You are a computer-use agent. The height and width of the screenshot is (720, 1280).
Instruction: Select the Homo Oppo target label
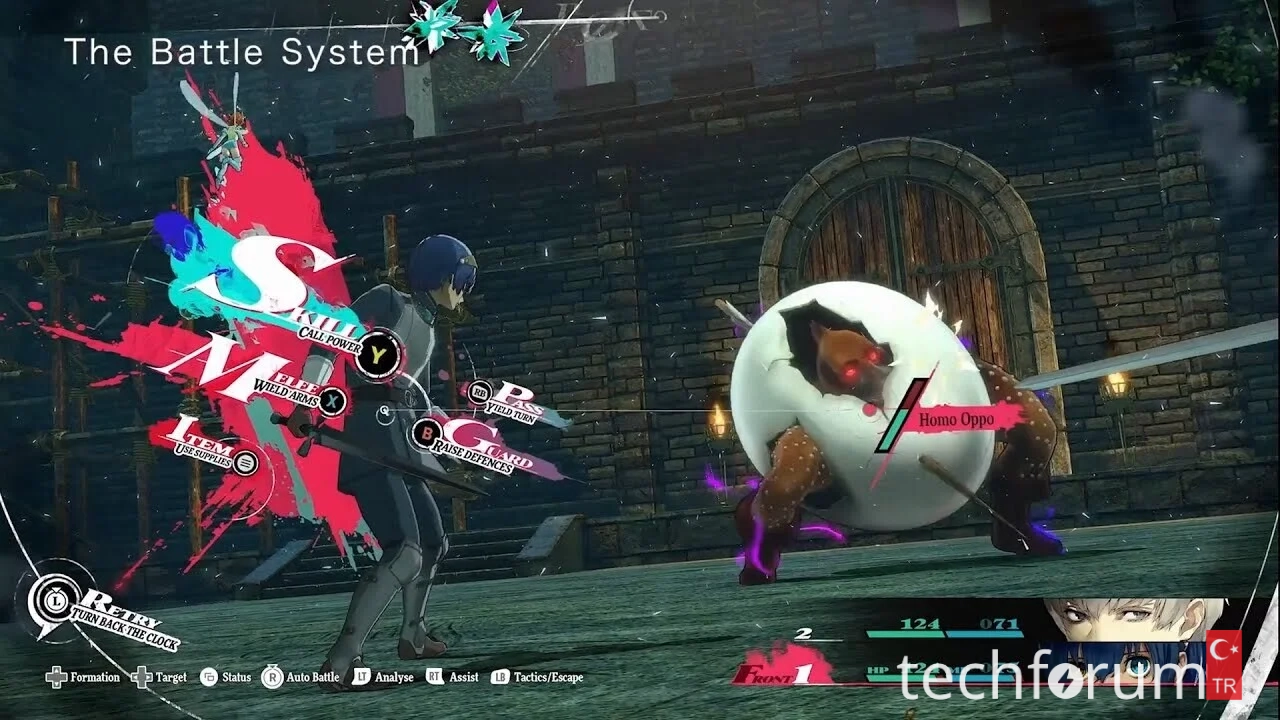(x=957, y=420)
